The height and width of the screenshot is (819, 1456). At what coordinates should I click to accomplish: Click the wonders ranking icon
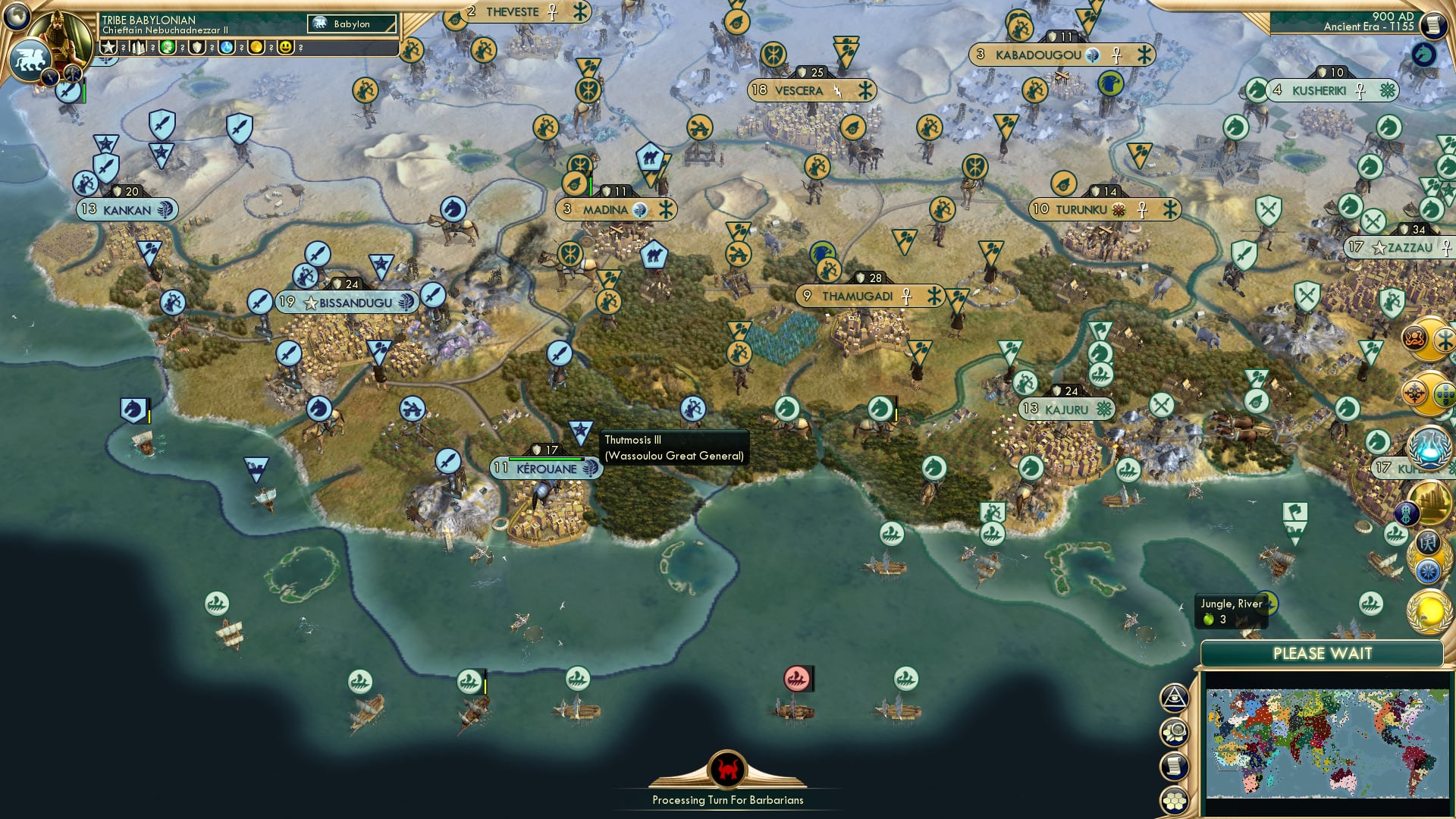[138, 47]
